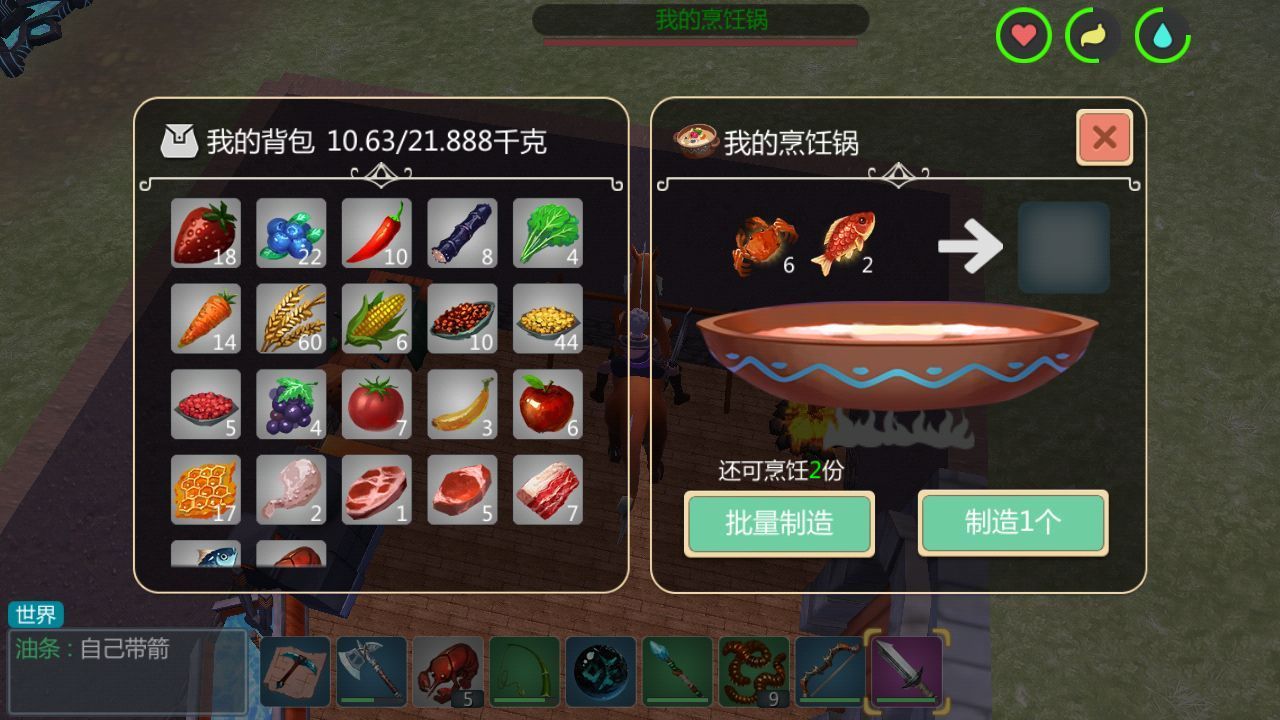Click the water droplet progress ring
This screenshot has width=1280, height=720.
1160,36
